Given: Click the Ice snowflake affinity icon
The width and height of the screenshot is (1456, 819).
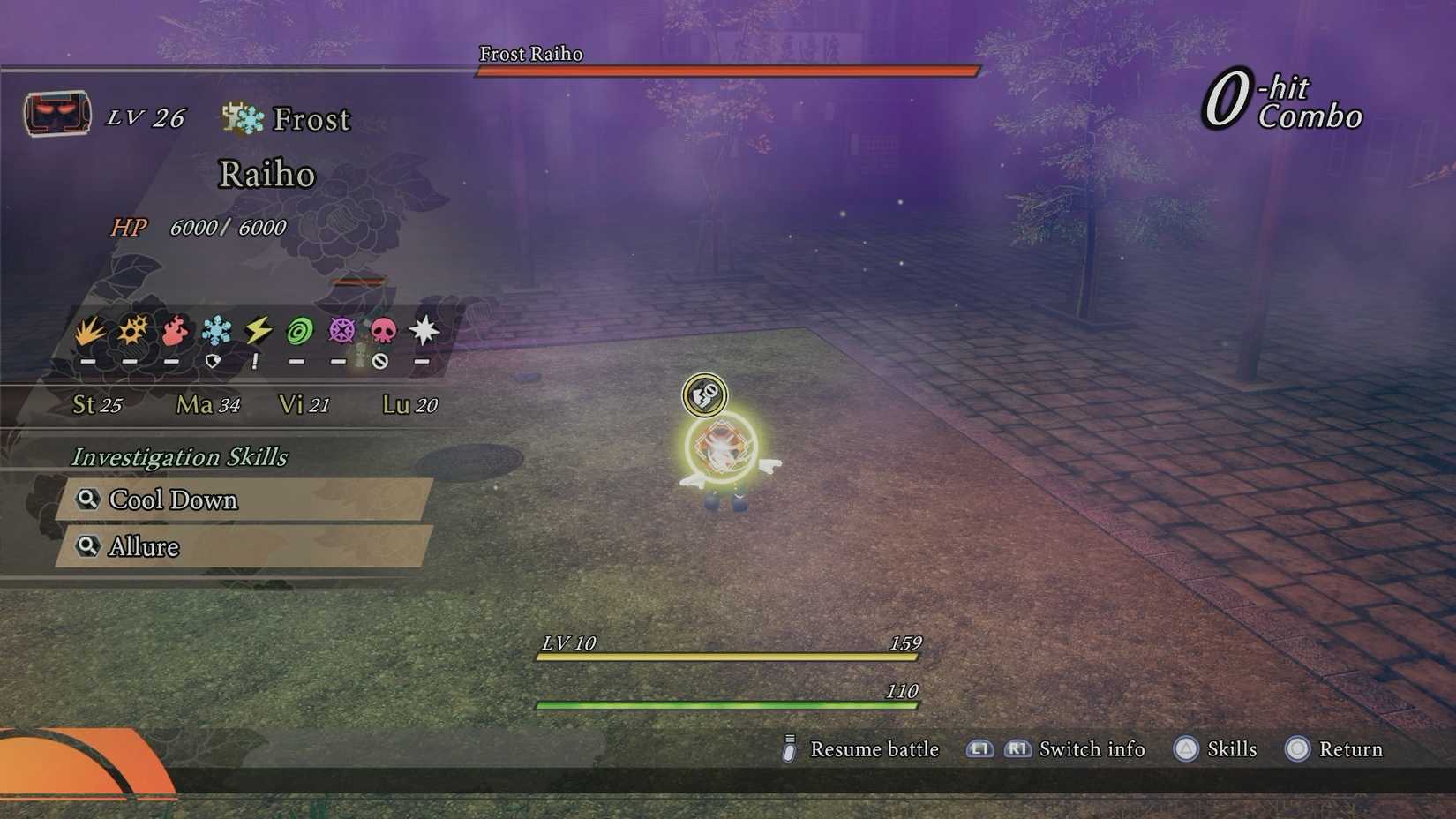Looking at the screenshot, I should pos(214,331).
